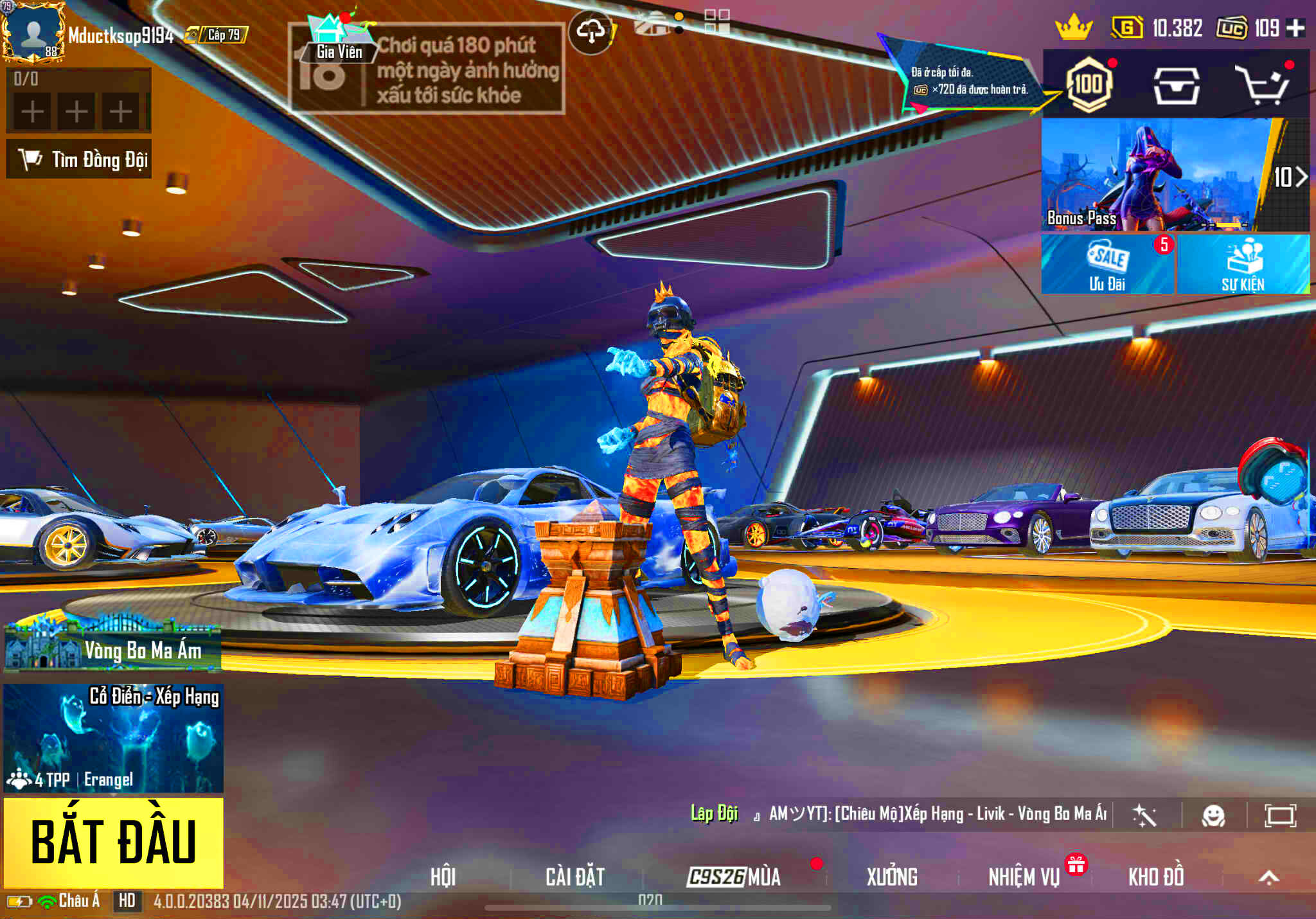Open the Ưu Đãi sale offers
Screen dimensions: 1316x919
(1107, 265)
